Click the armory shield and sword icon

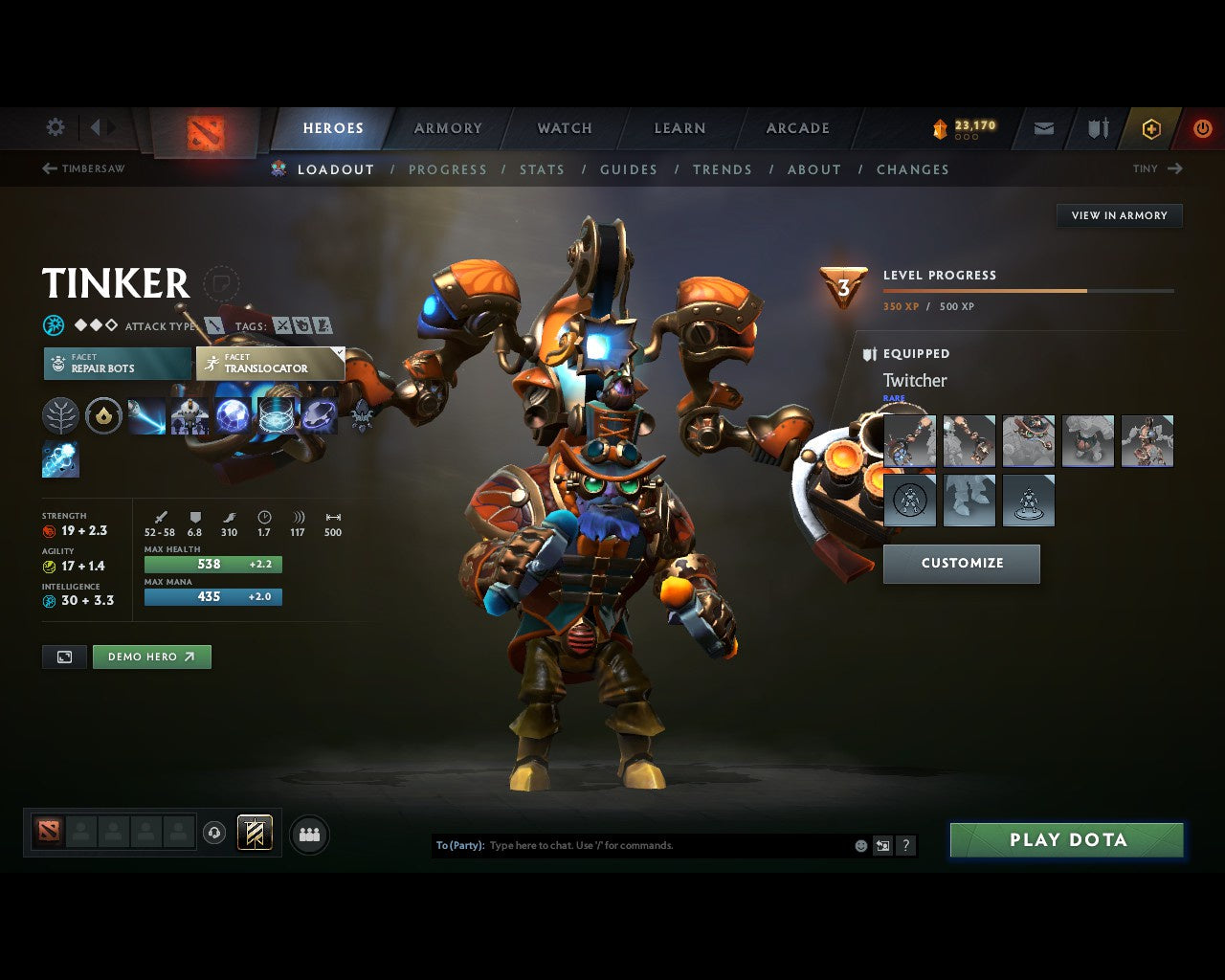(x=1097, y=128)
